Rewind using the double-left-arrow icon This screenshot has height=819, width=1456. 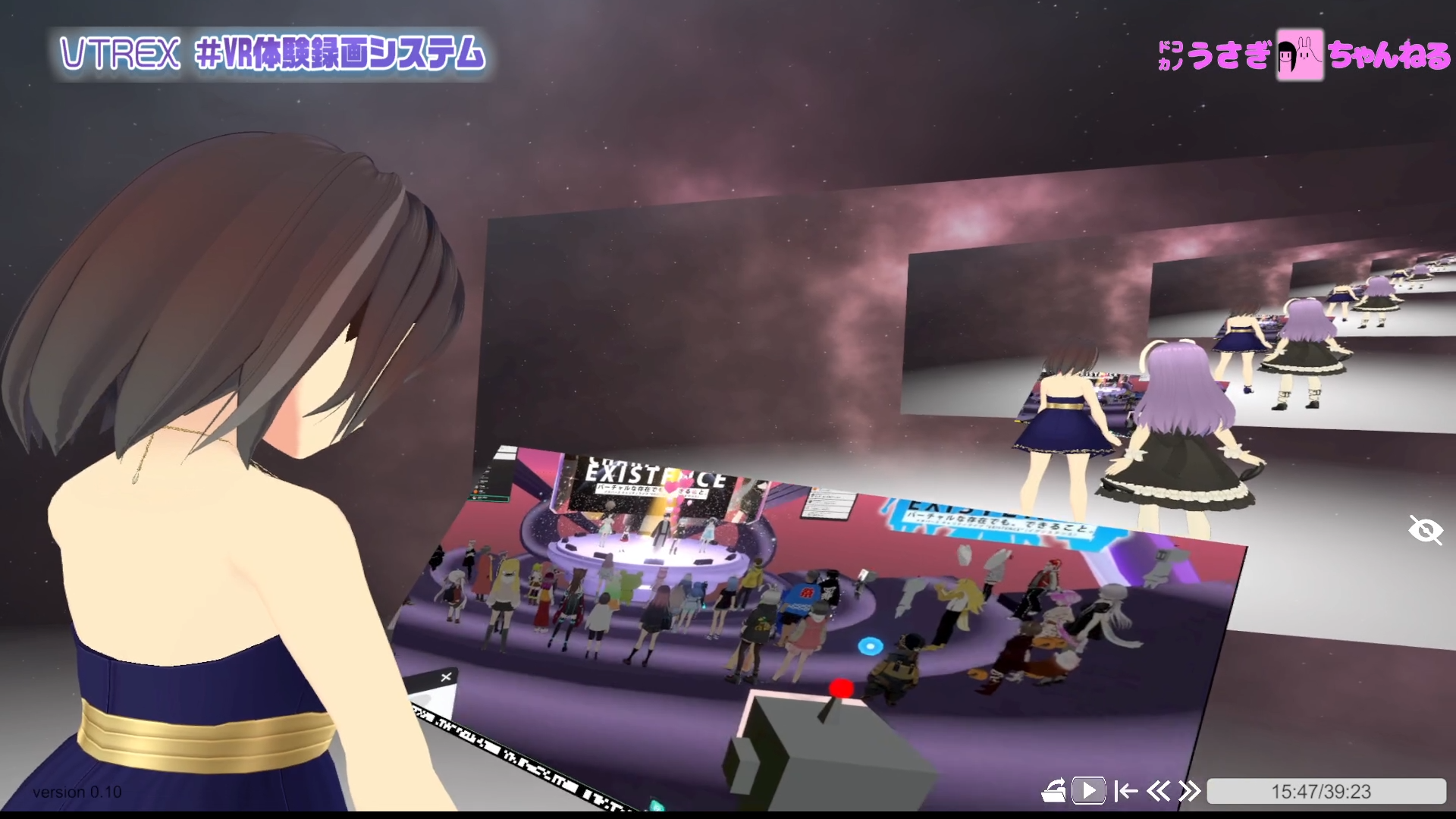(1158, 791)
